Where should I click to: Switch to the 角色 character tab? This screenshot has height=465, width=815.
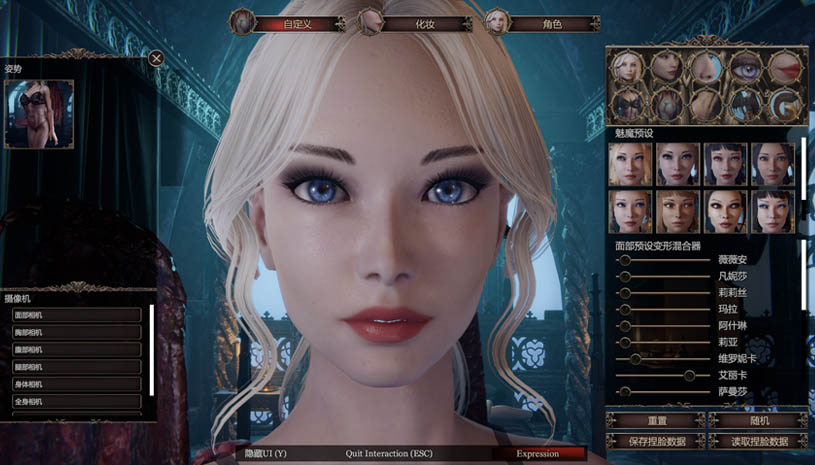pyautogui.click(x=547, y=22)
